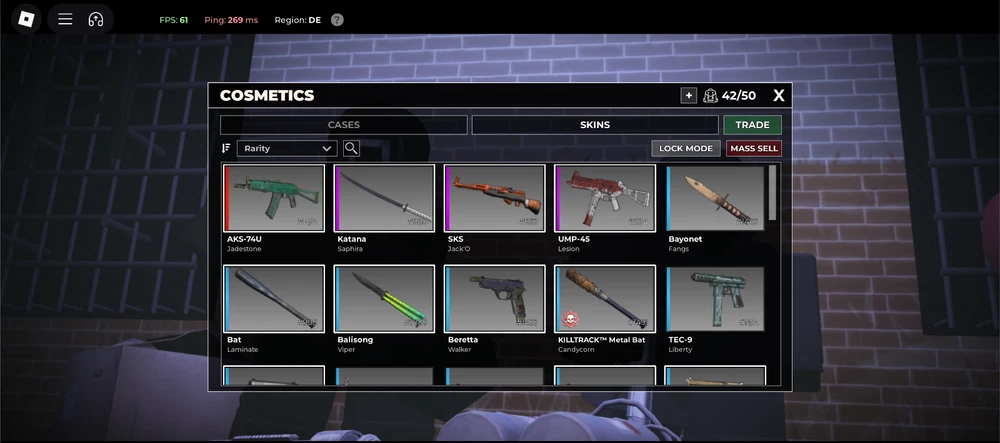The image size is (1000, 443).
Task: Choose the Bat Laminate skin
Action: tap(275, 299)
